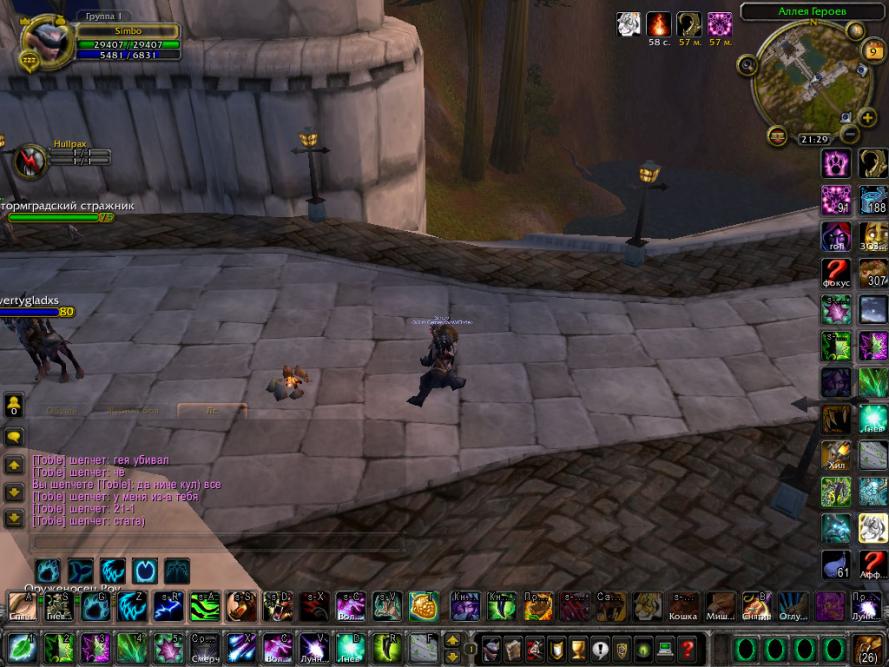Open the social button with the yellow figure
The height and width of the screenshot is (667, 889).
[14, 405]
